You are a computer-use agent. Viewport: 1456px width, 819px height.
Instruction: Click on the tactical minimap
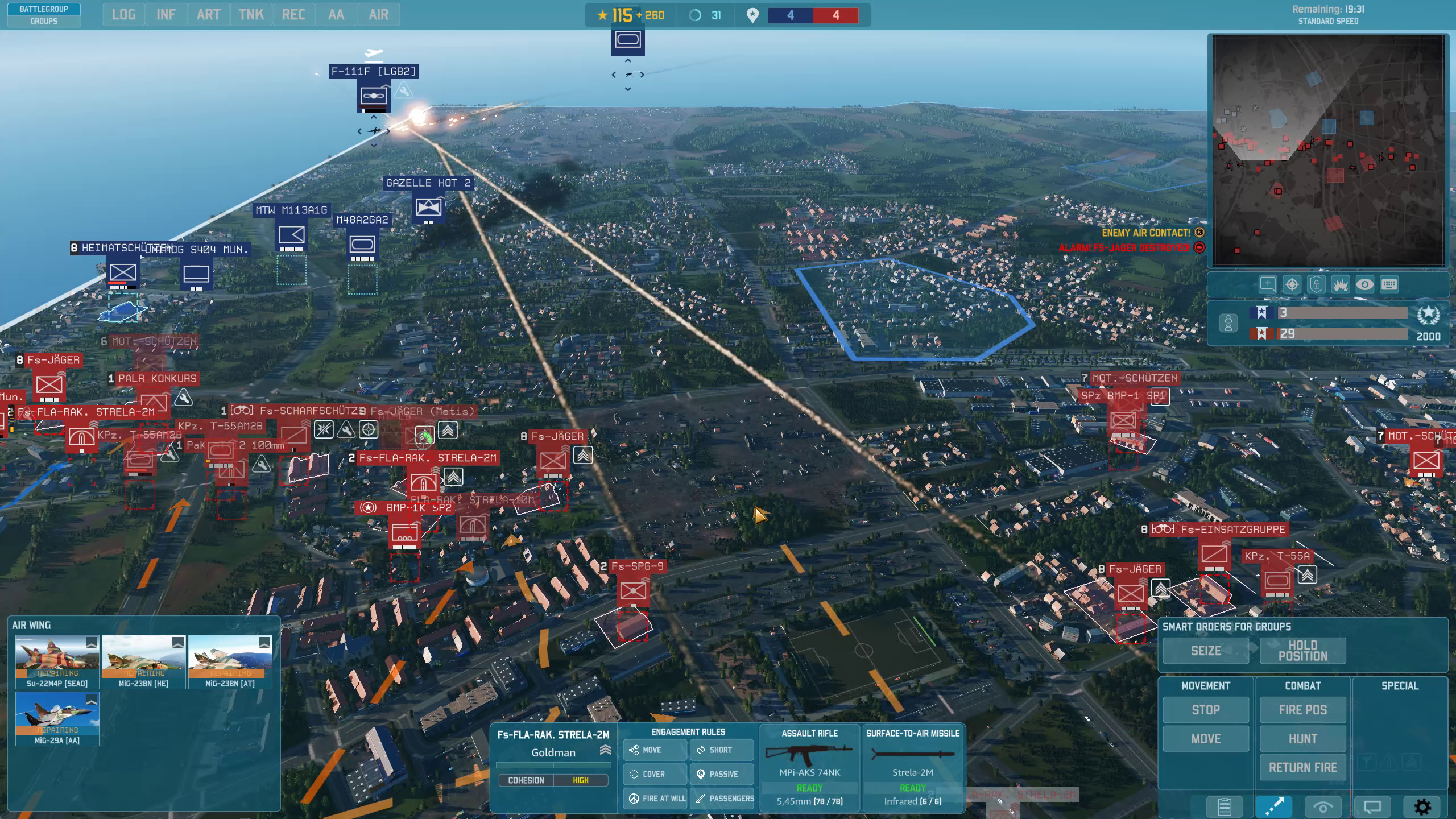click(1329, 151)
